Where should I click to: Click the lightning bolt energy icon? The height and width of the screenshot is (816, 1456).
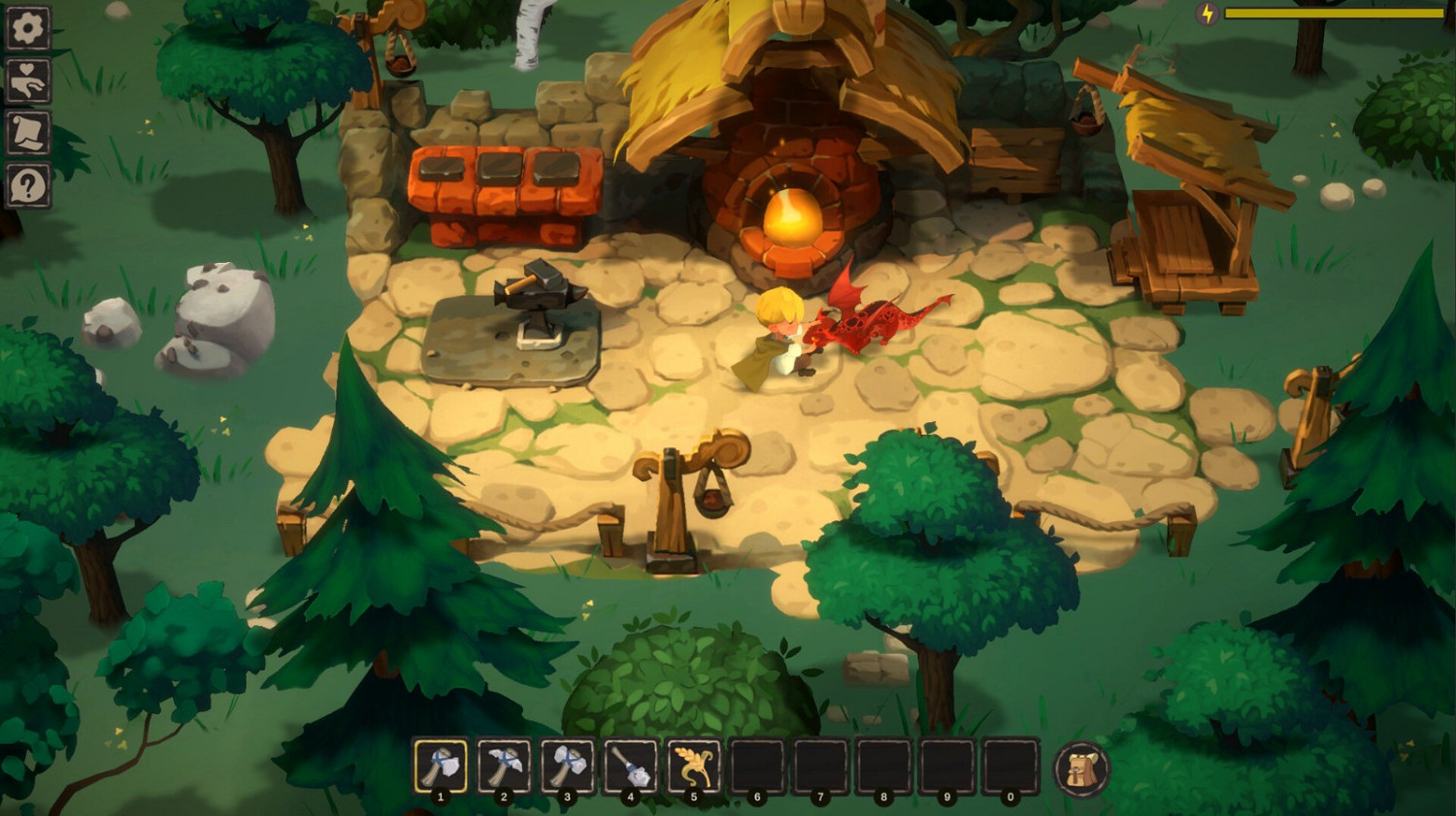click(x=1206, y=14)
